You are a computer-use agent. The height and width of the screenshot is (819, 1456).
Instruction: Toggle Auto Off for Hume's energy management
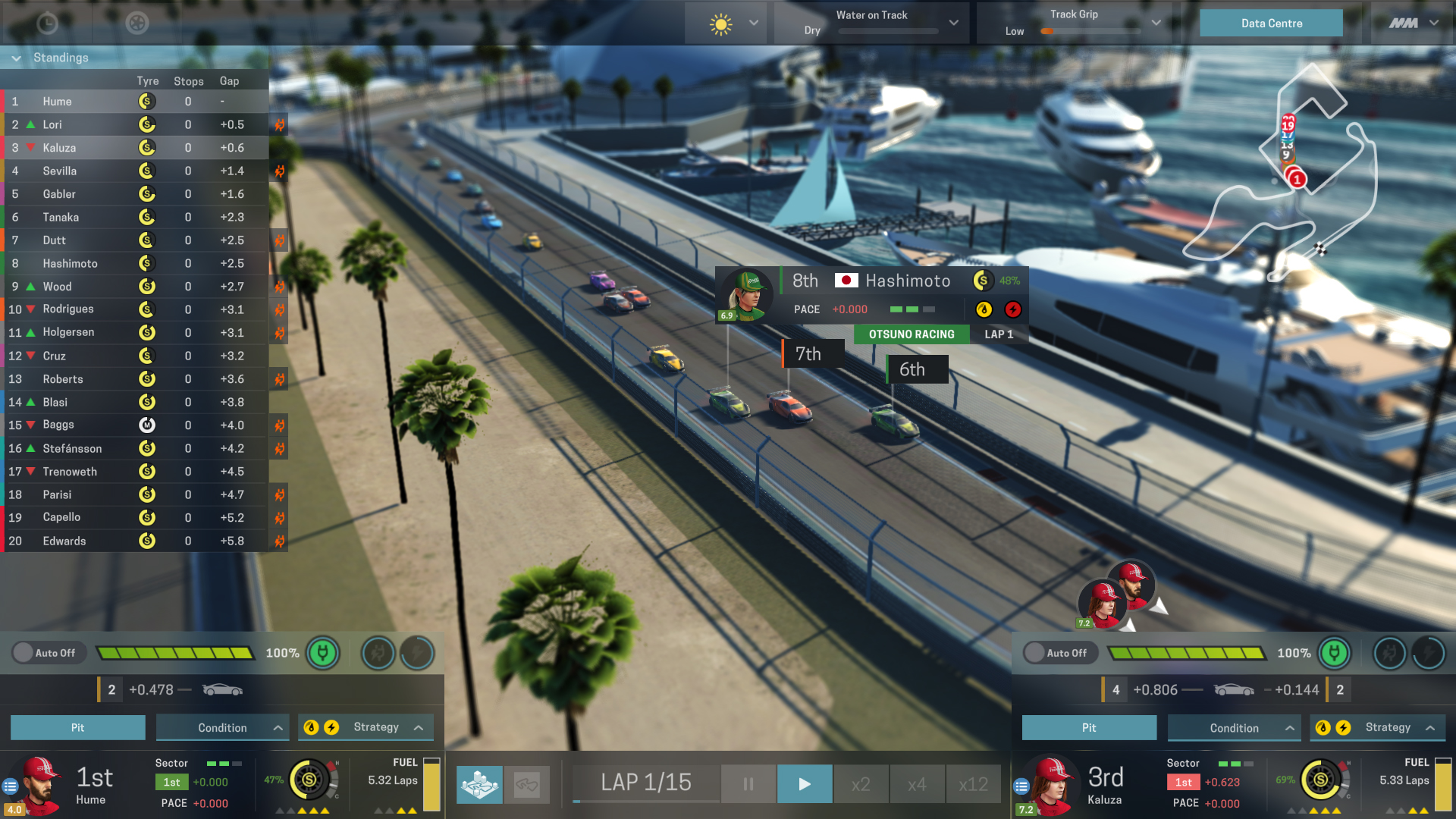pyautogui.click(x=49, y=652)
